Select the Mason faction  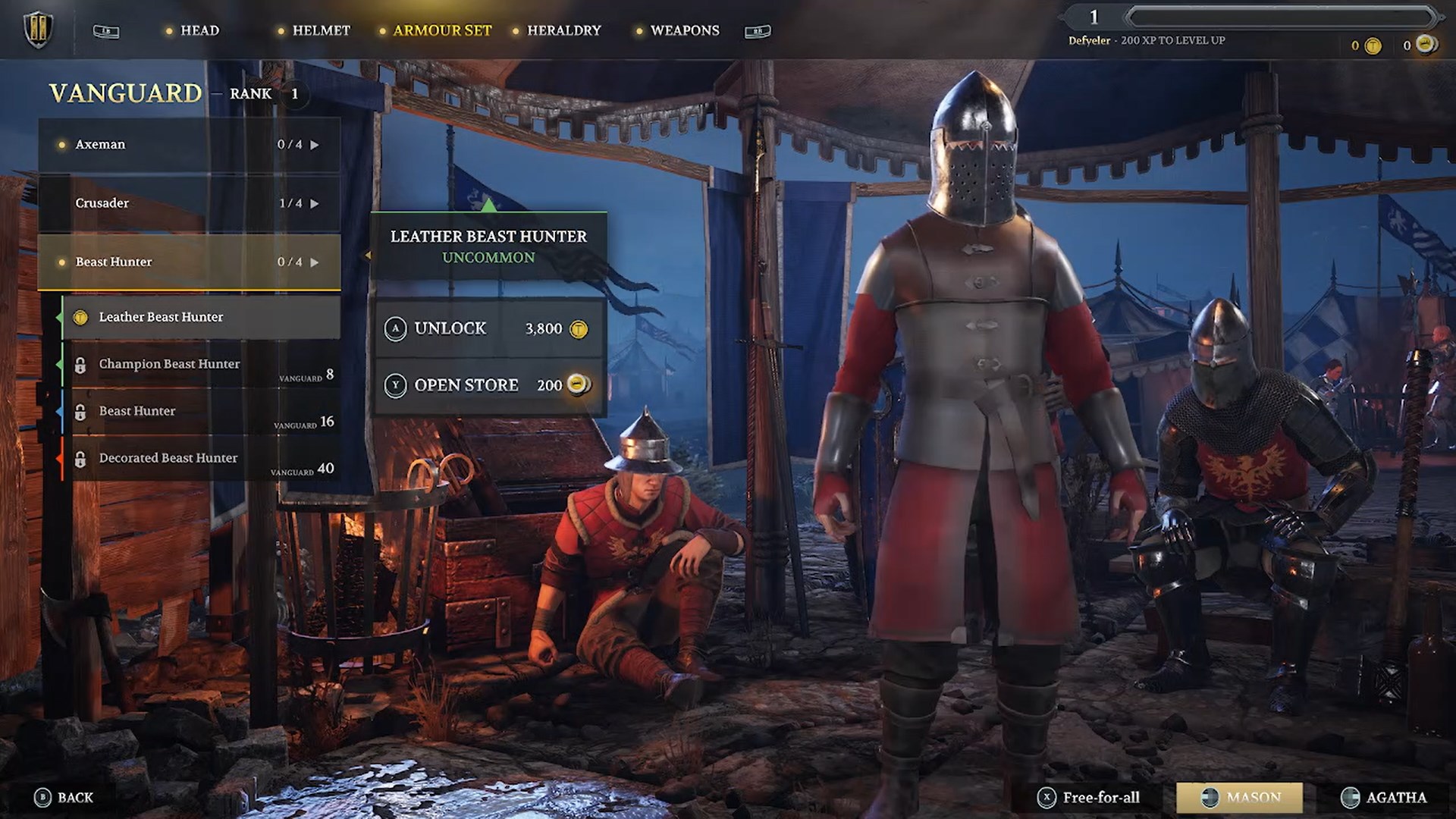1239,798
